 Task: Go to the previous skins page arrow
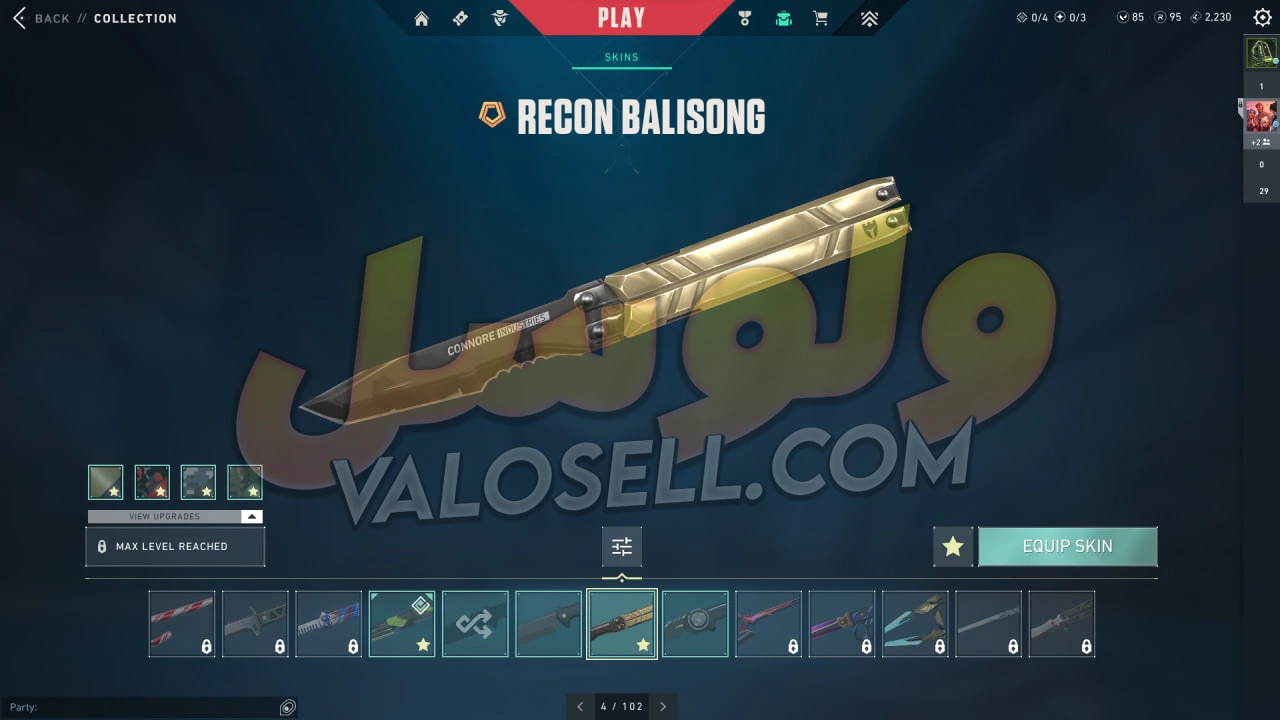pyautogui.click(x=581, y=706)
